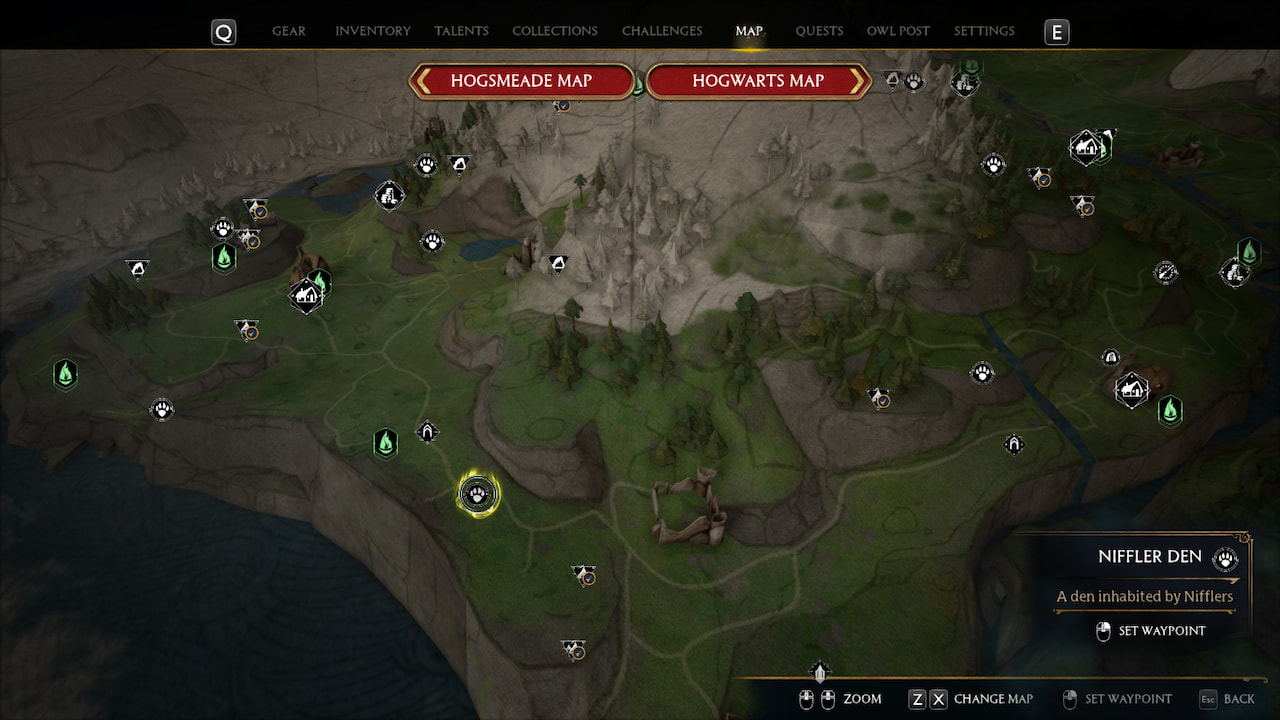Image resolution: width=1280 pixels, height=720 pixels.
Task: Select the Map tab
Action: (749, 31)
